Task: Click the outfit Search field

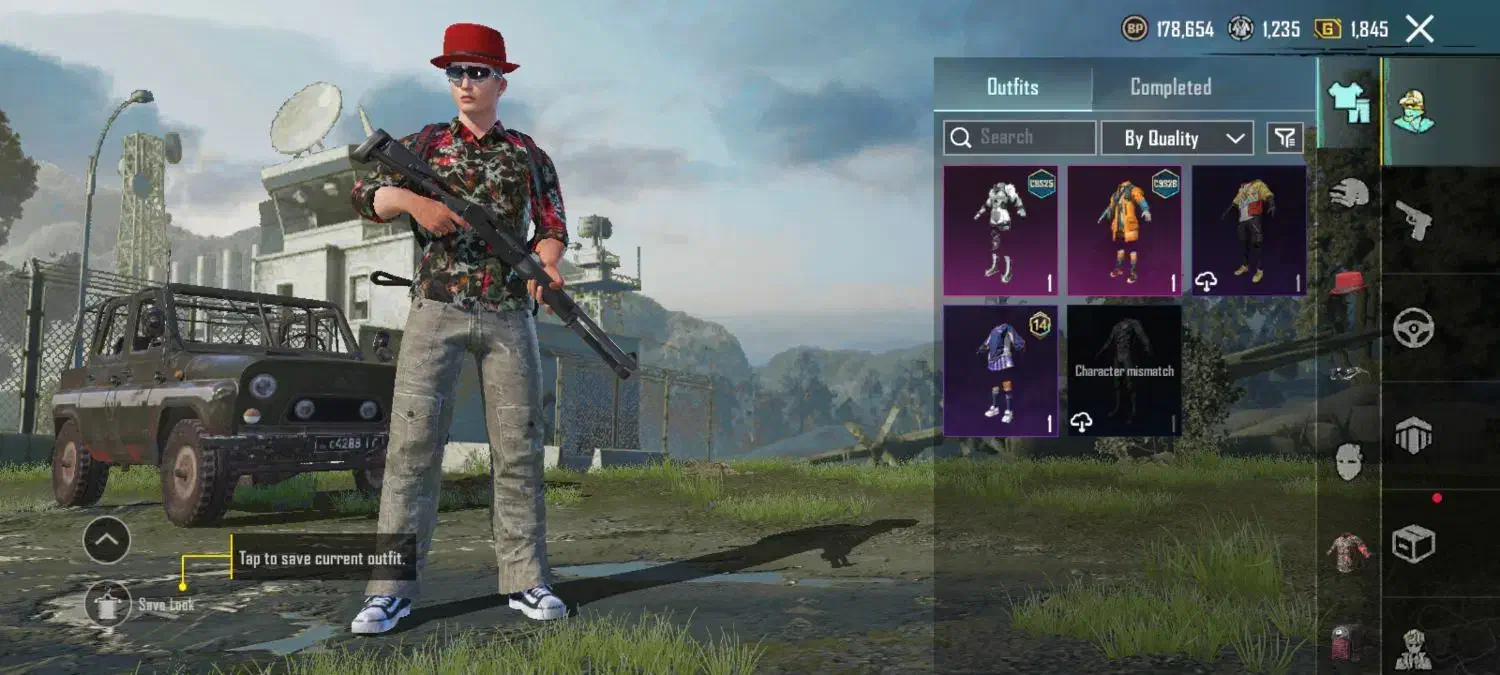Action: click(1020, 138)
